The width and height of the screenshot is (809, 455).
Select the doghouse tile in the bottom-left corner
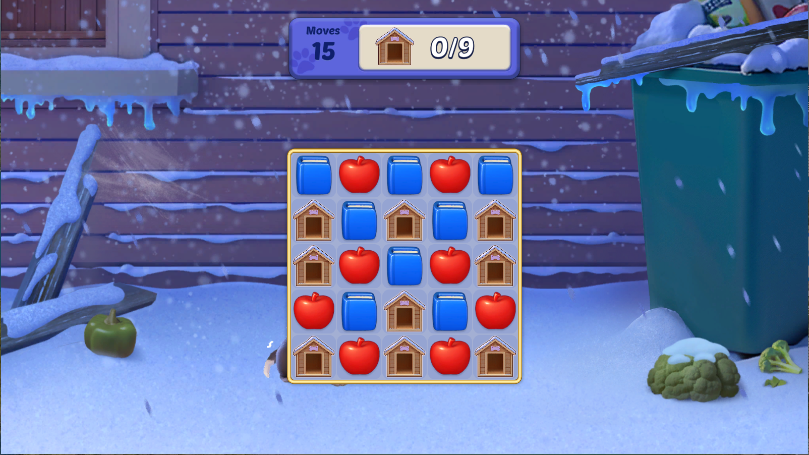[x=314, y=357]
